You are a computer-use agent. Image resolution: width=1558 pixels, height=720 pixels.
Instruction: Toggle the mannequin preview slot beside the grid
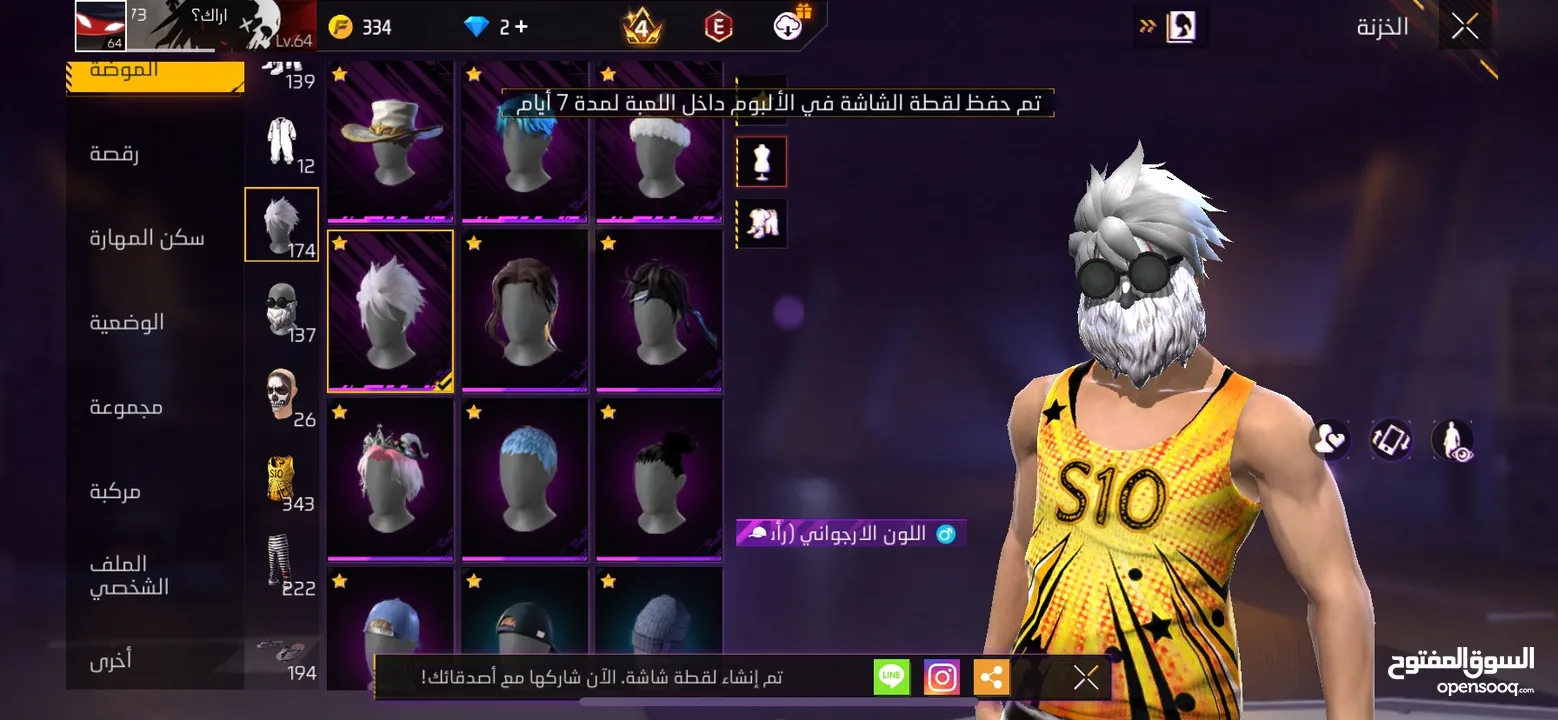click(761, 161)
